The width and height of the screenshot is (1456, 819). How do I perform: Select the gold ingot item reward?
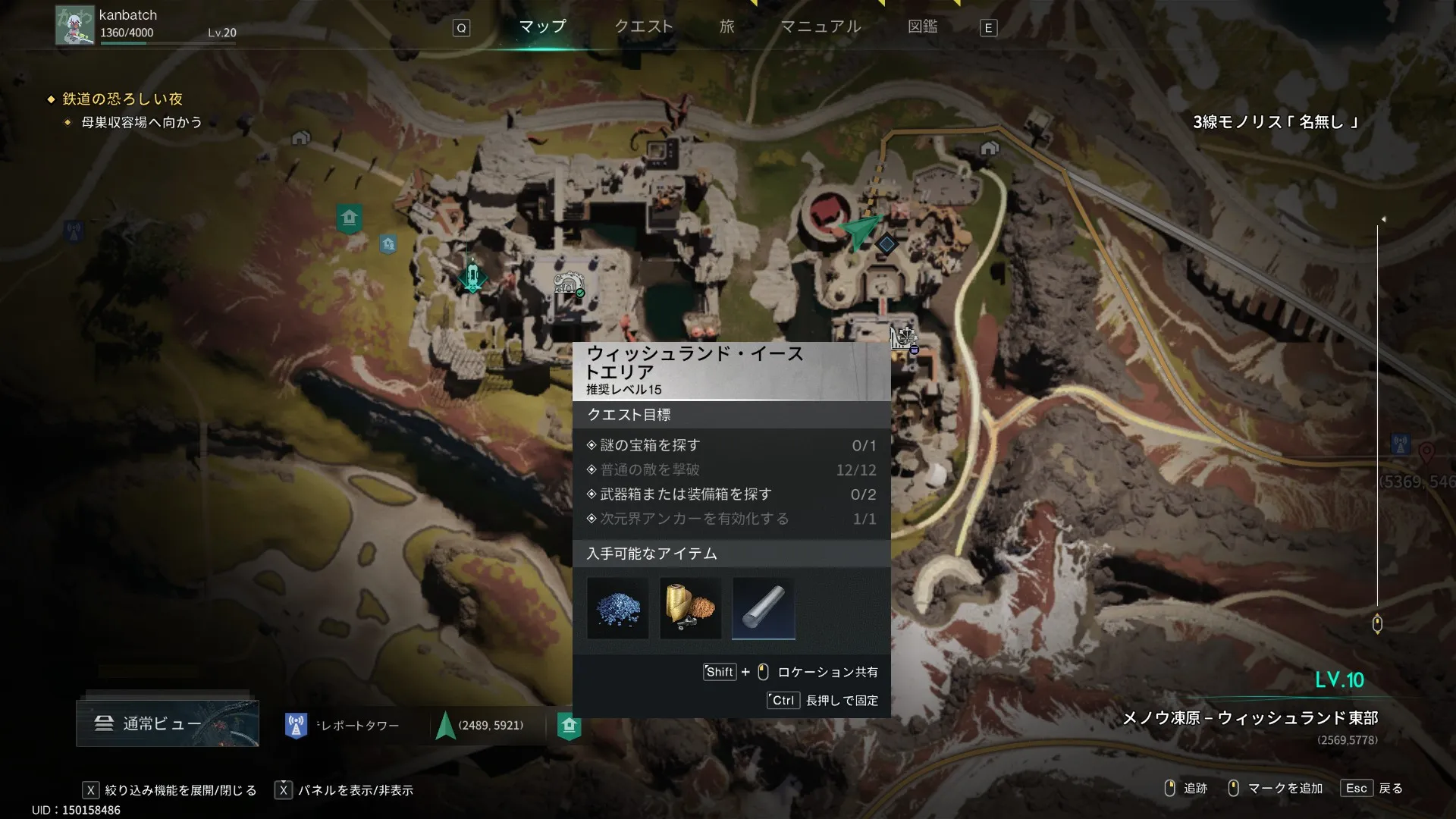pyautogui.click(x=690, y=608)
